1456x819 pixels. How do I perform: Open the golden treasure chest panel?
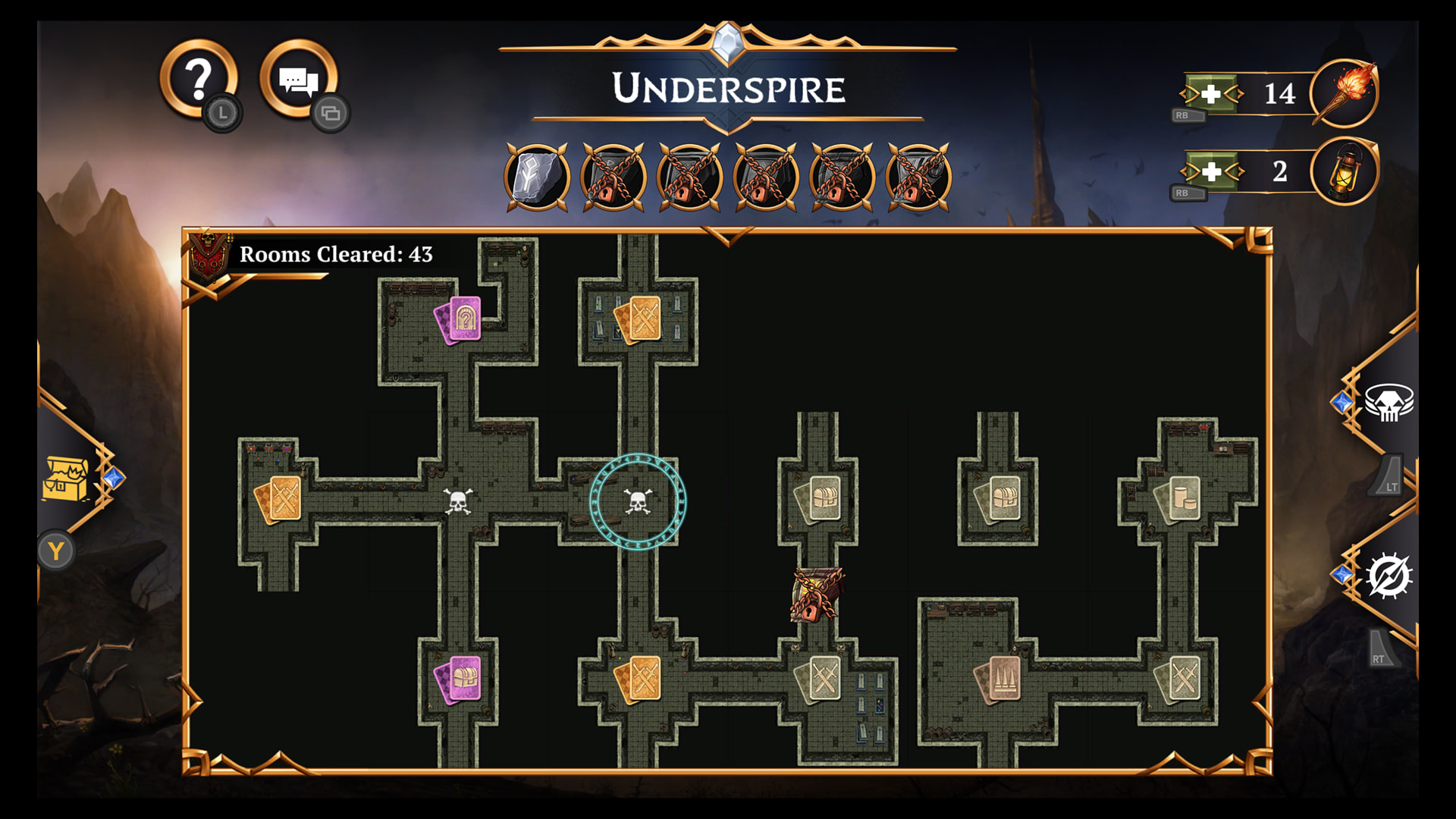point(66,479)
